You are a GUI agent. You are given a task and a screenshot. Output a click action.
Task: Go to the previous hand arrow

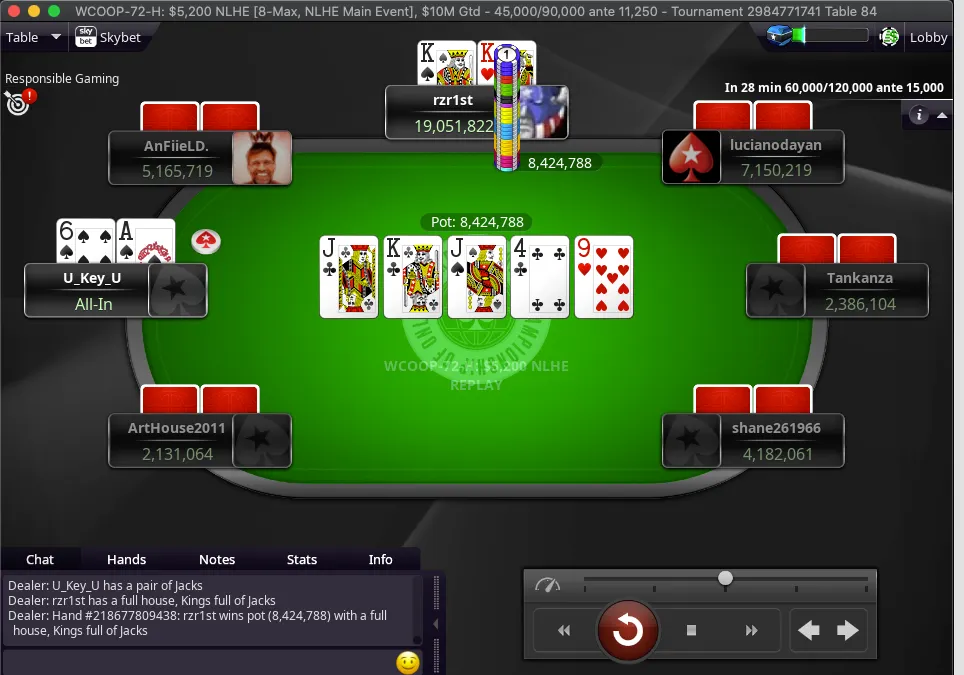809,630
